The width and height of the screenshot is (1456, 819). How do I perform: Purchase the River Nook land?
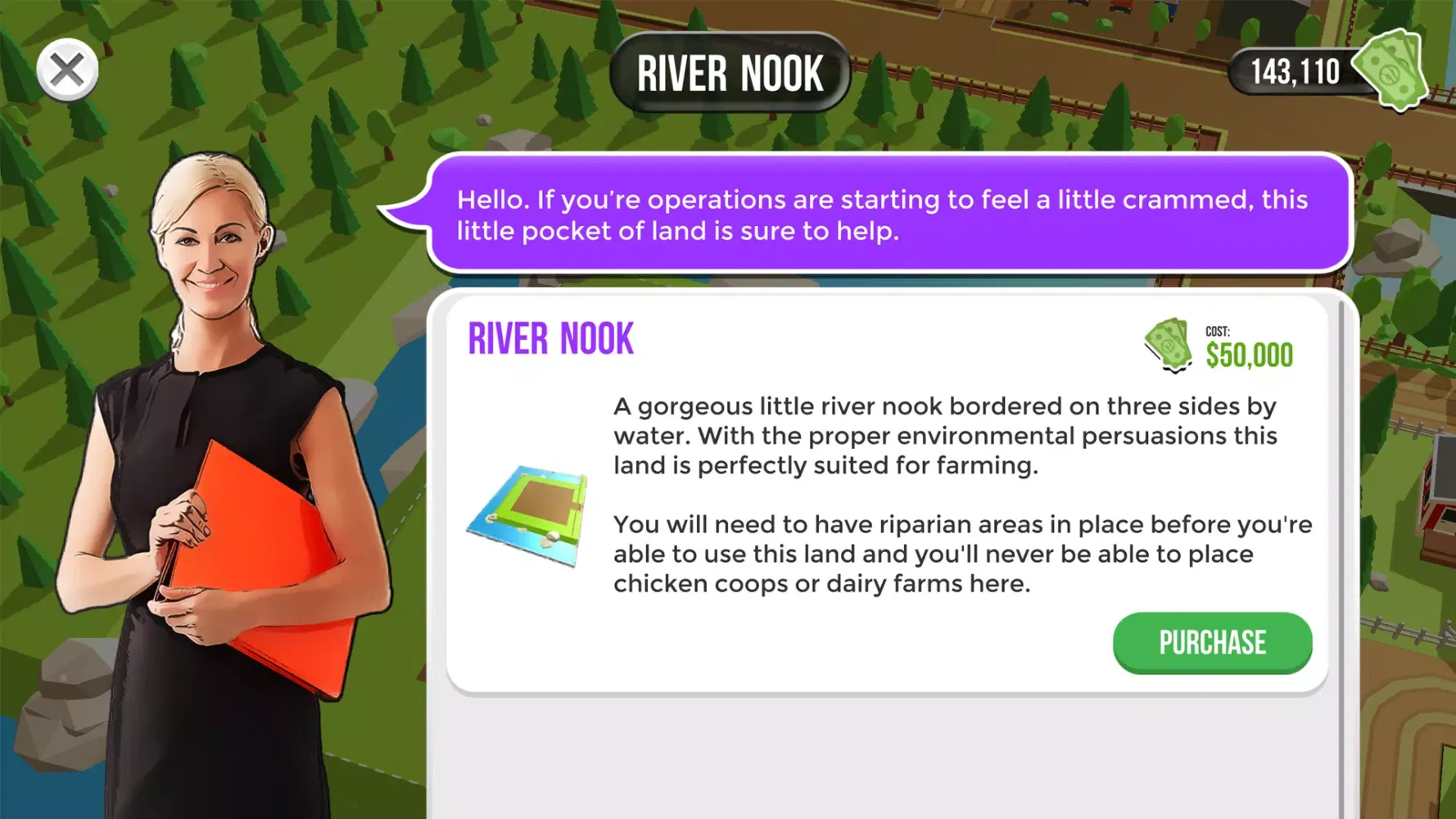[1211, 643]
